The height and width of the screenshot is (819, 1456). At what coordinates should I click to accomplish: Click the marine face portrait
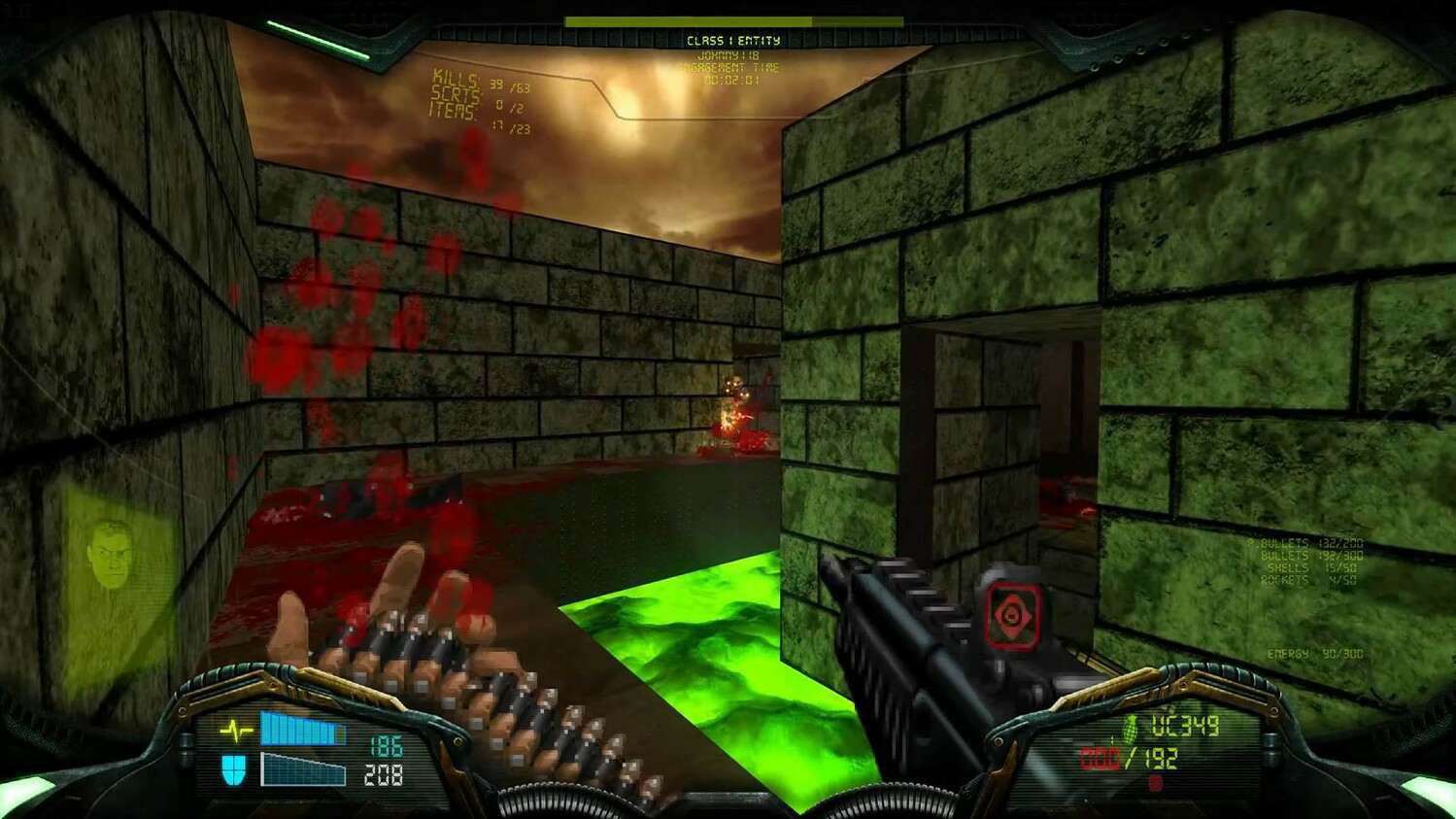[x=111, y=555]
